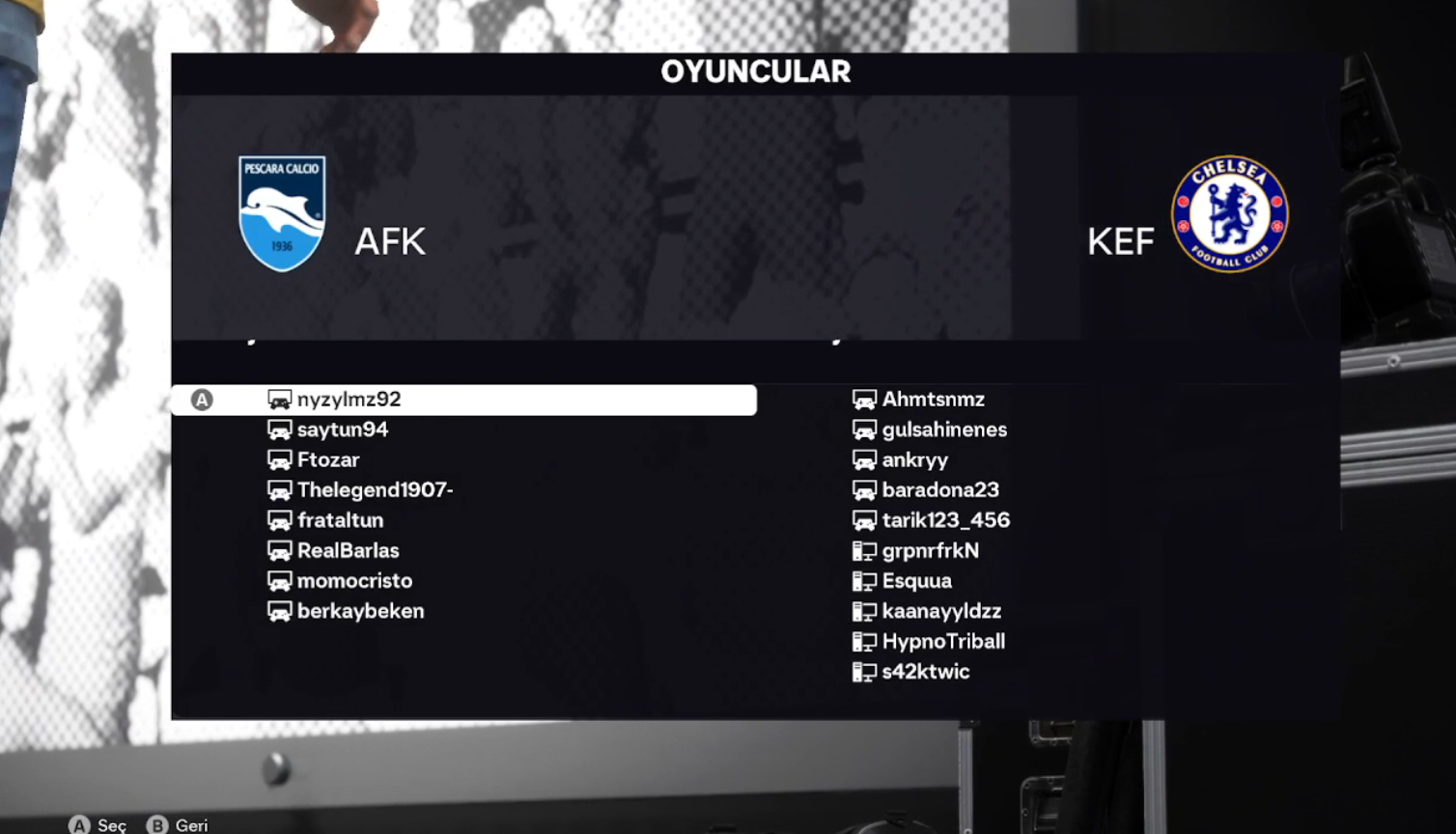Select player ankryy
This screenshot has height=834, width=1456.
tap(914, 460)
